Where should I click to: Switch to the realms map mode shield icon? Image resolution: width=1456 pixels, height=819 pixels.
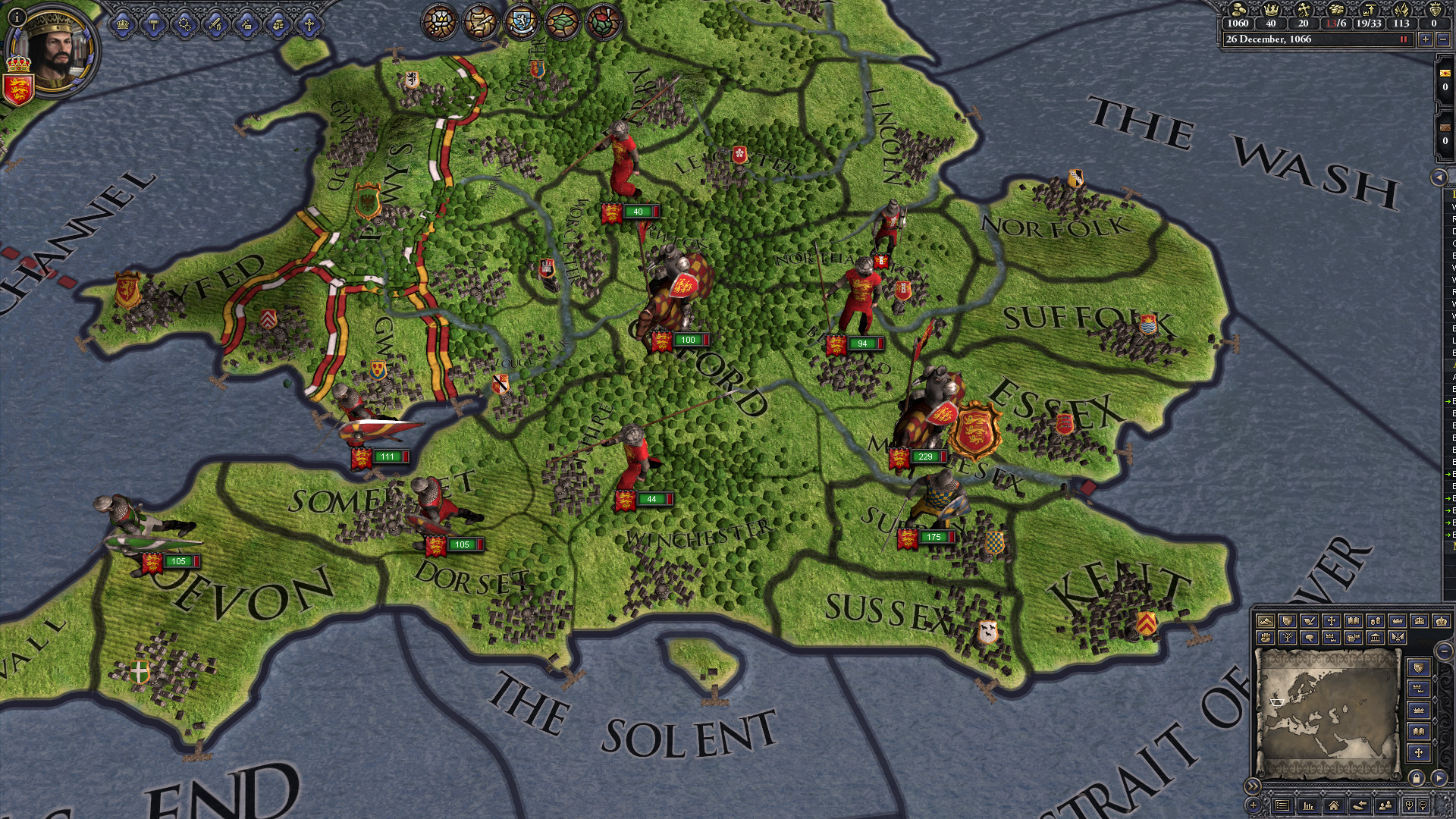[1287, 622]
